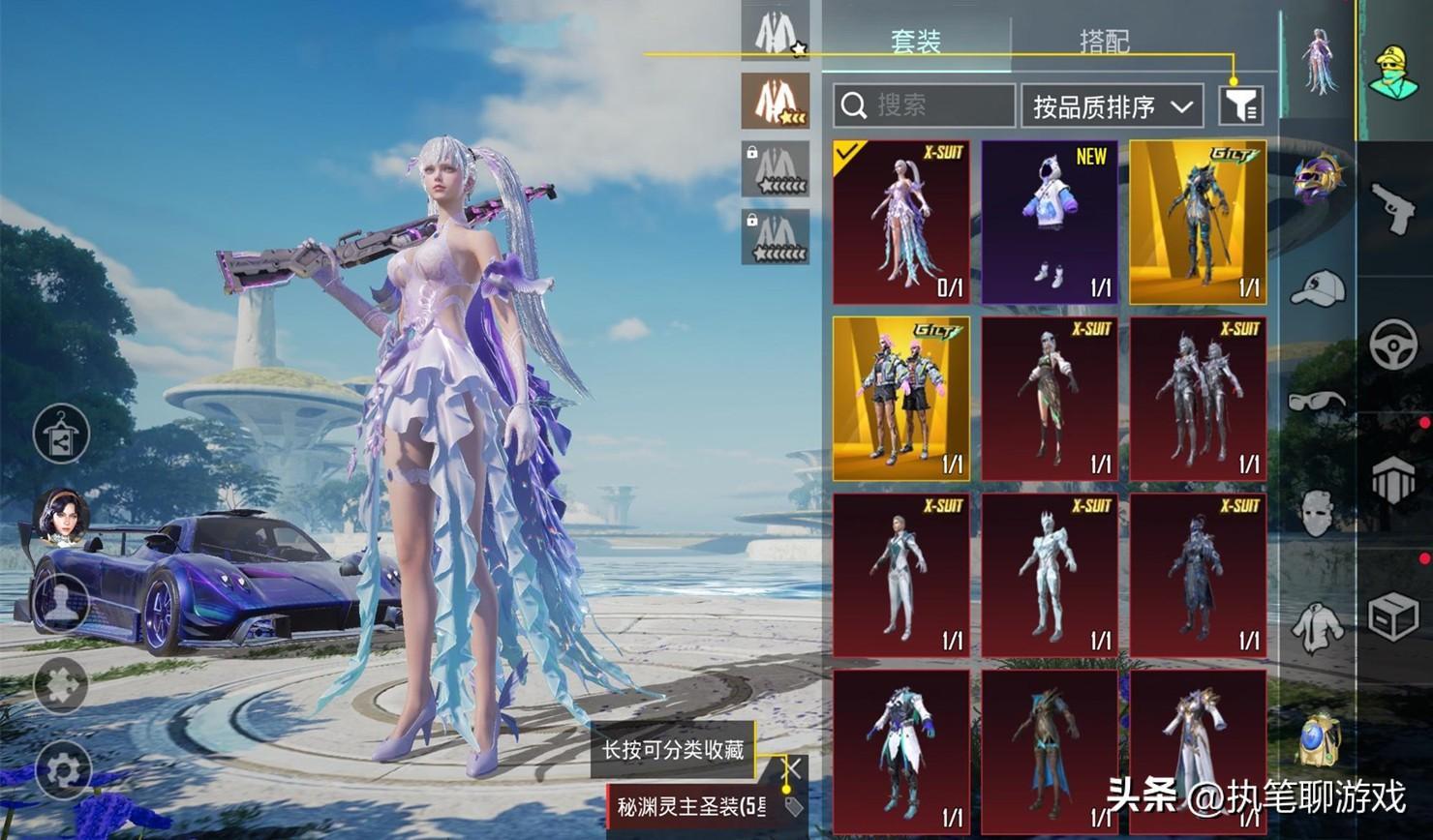This screenshot has width=1433, height=840.
Task: Open the steering wheel vehicle category
Action: [x=1393, y=345]
